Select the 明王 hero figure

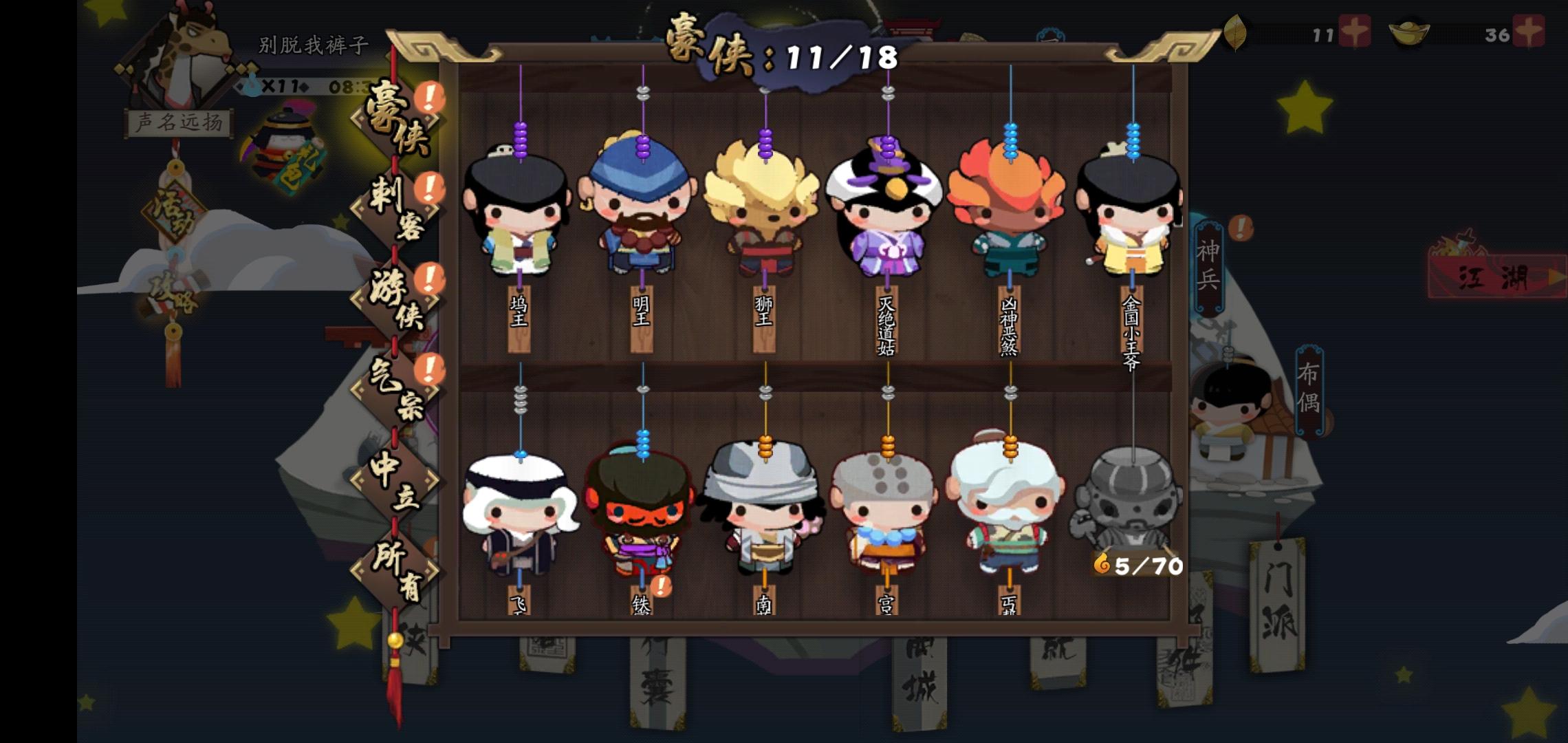[644, 206]
